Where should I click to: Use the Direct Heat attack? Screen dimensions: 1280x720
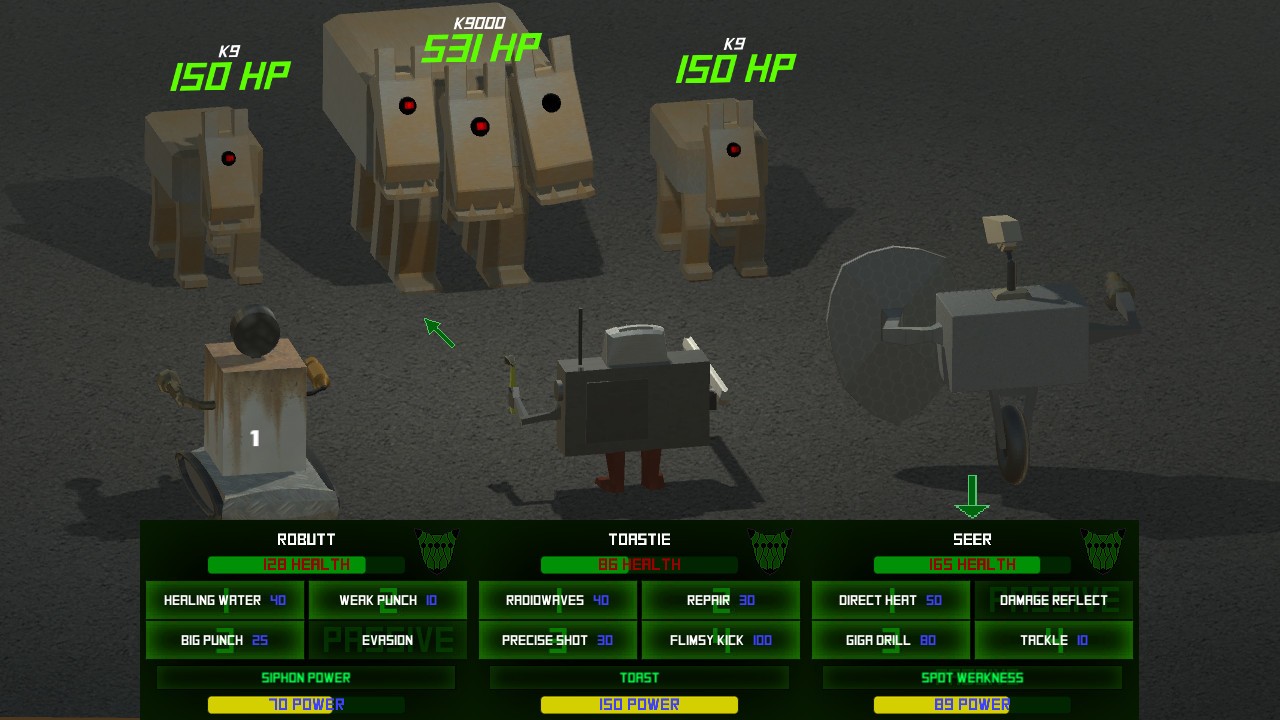[x=890, y=600]
